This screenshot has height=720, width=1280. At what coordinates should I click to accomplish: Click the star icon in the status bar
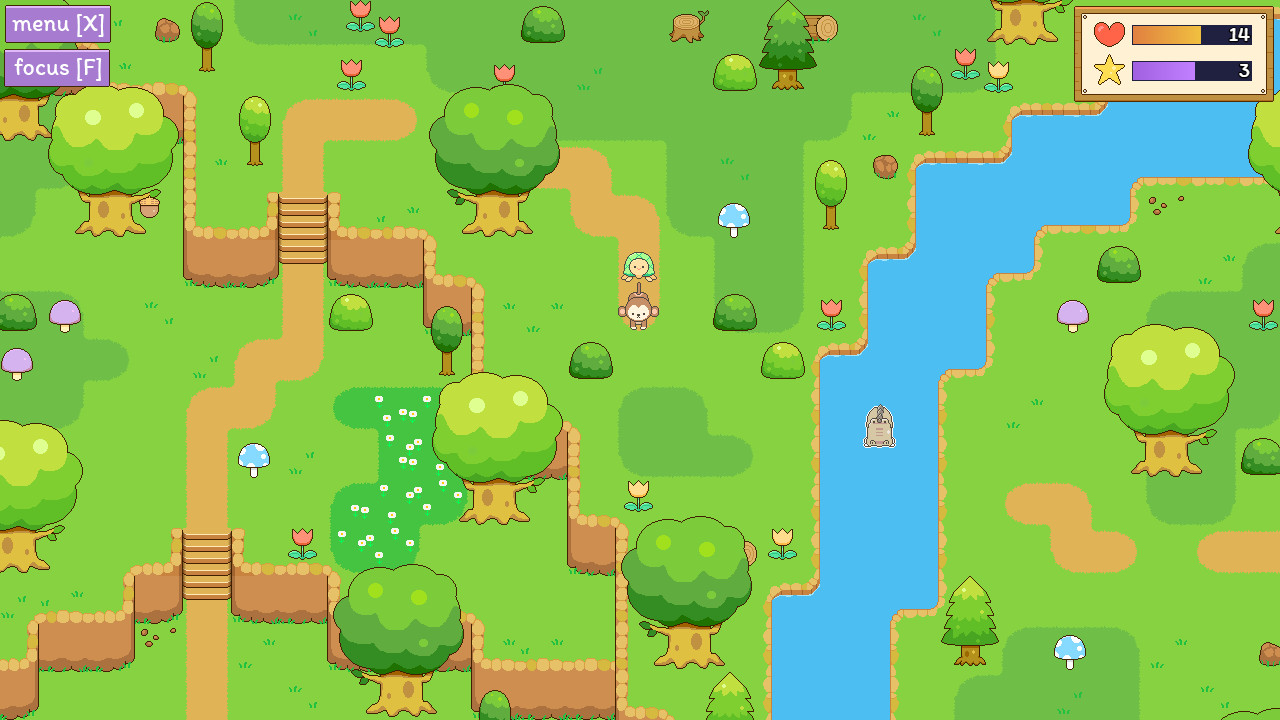1110,71
